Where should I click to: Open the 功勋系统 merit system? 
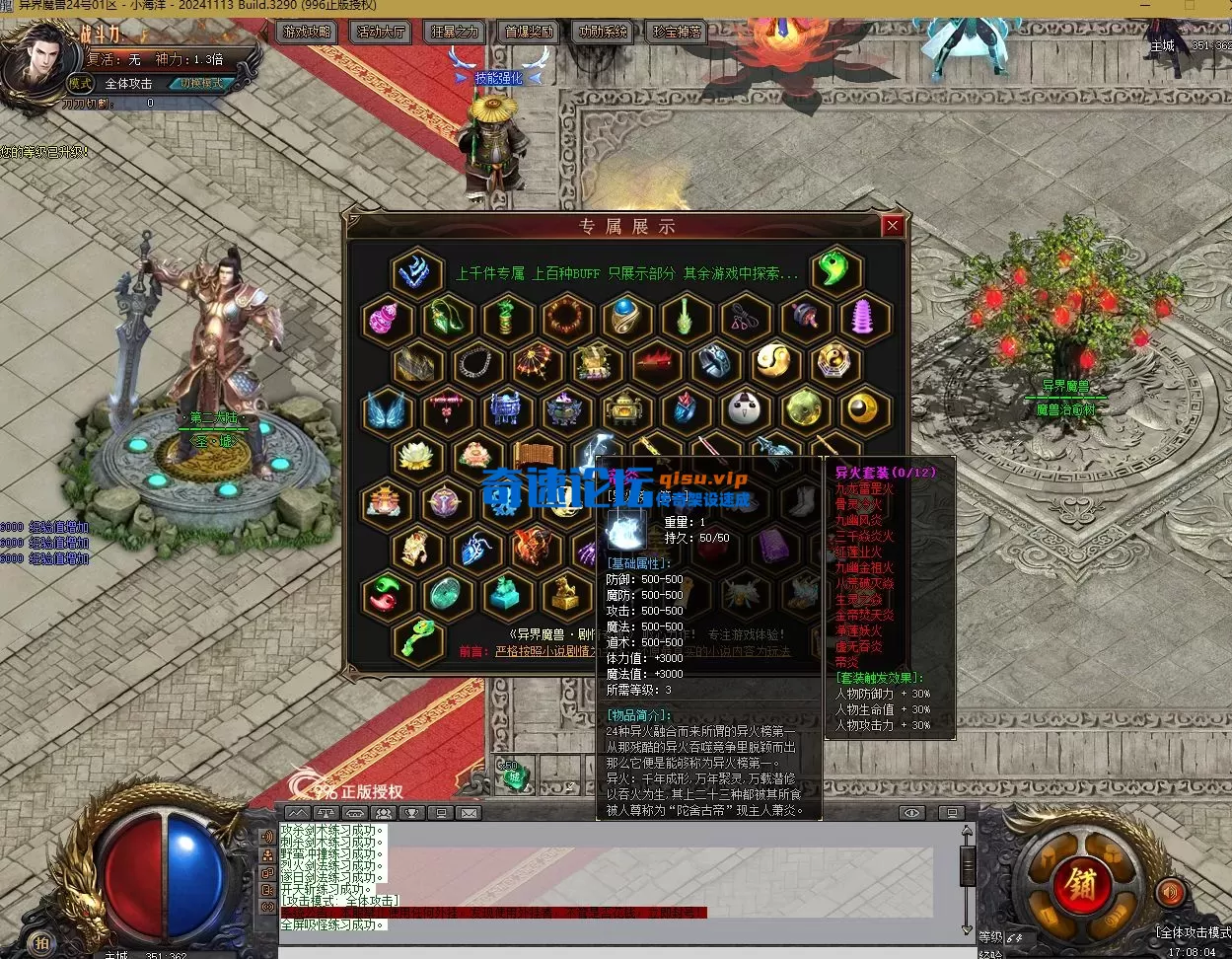(603, 32)
